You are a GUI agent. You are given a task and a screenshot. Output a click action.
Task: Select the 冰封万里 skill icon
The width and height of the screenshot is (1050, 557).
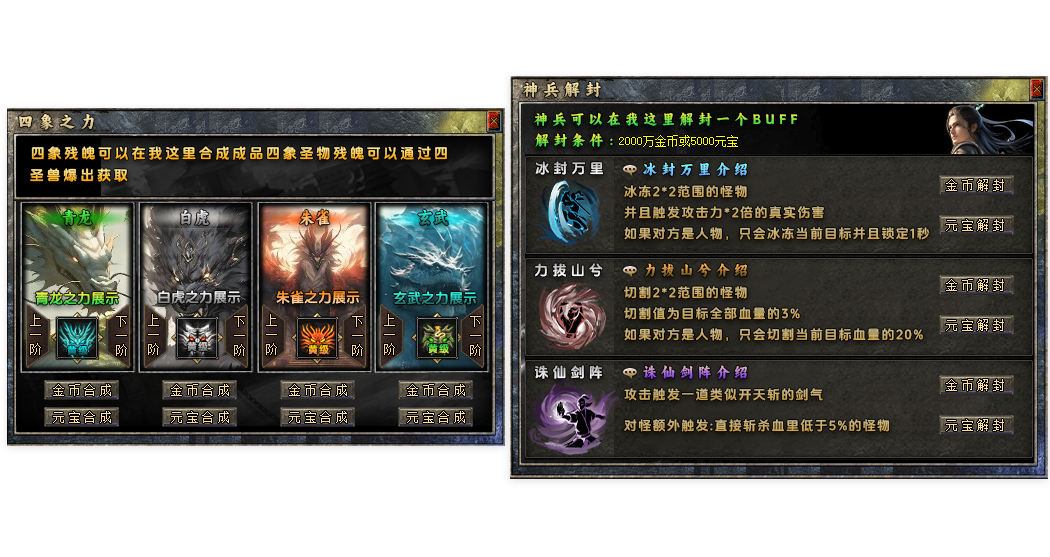[x=569, y=210]
